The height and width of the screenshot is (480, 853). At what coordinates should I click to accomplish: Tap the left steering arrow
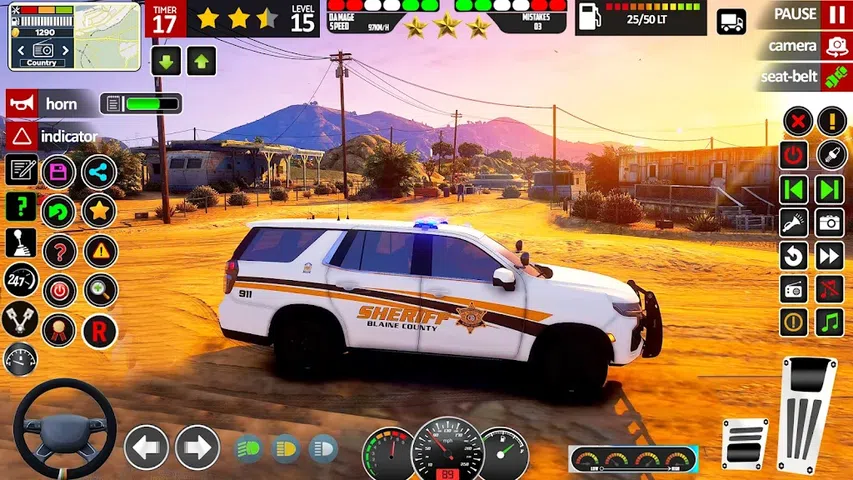pos(146,447)
